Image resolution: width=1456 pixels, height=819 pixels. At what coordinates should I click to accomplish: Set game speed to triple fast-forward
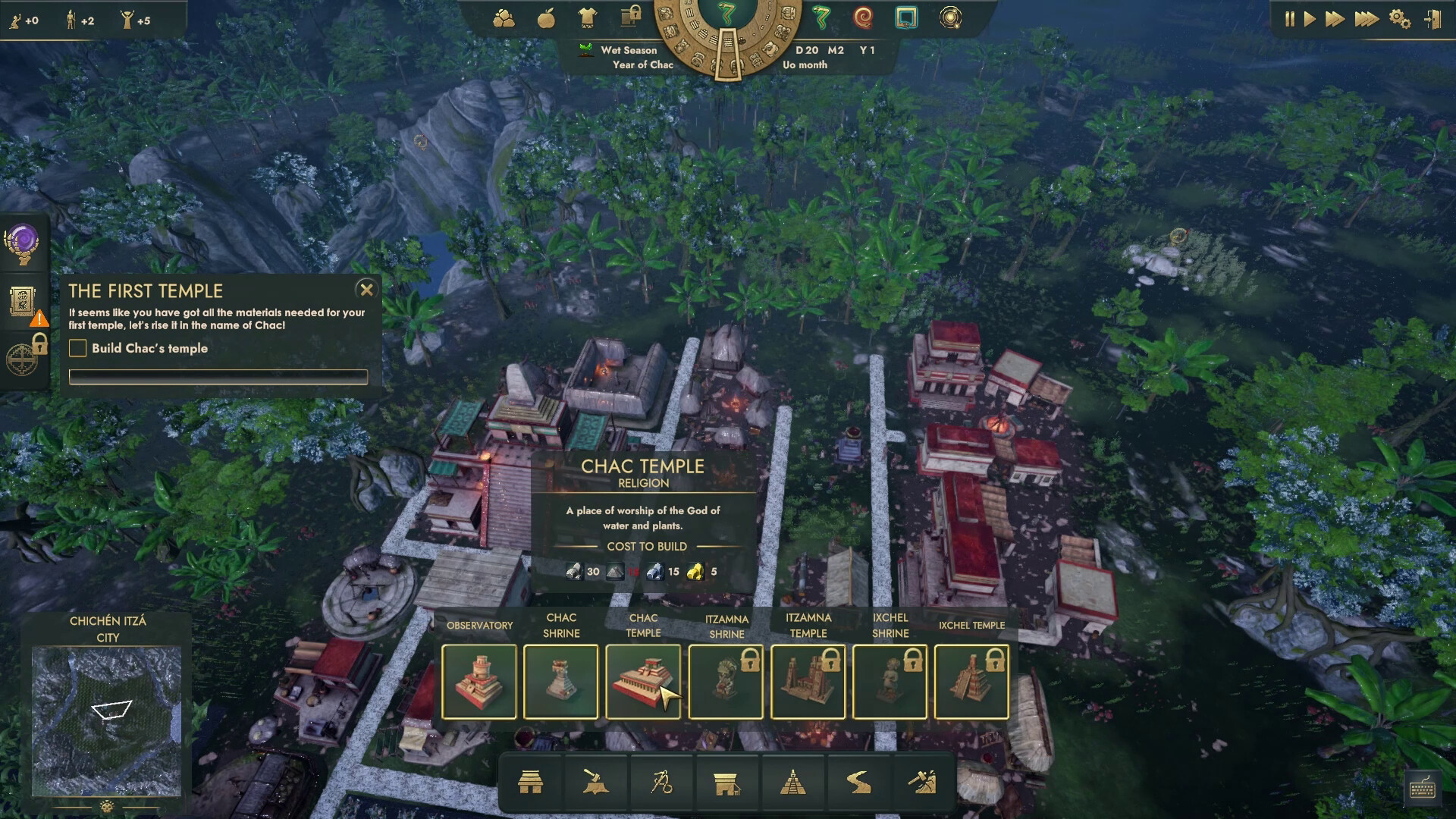click(x=1367, y=19)
